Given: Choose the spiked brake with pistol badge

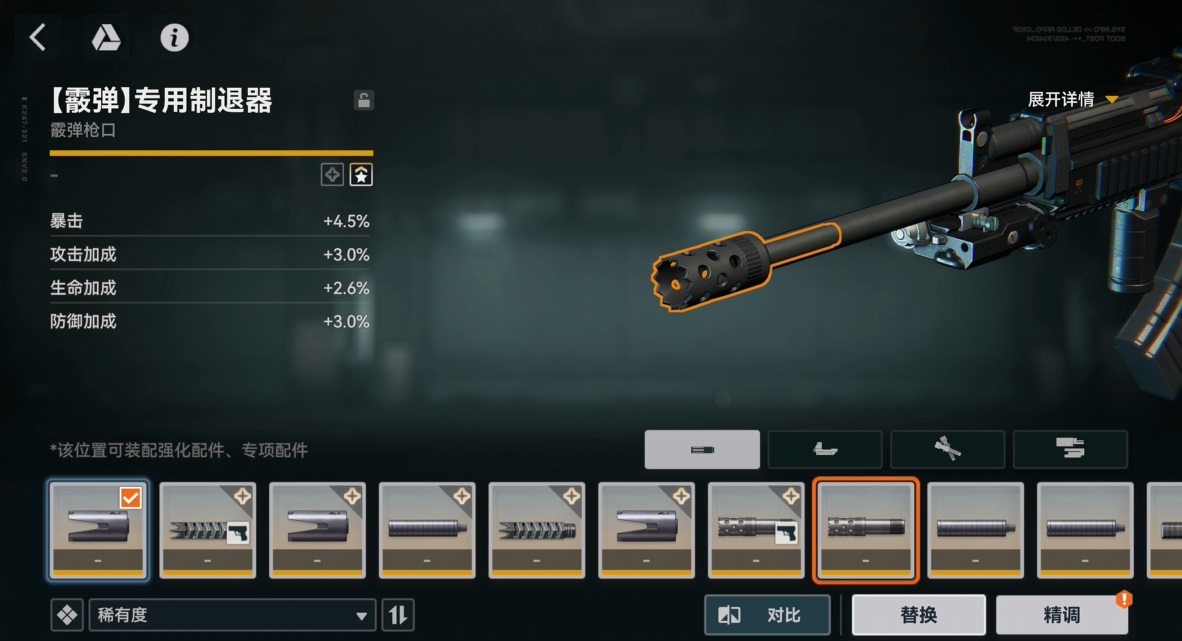Looking at the screenshot, I should (208, 530).
